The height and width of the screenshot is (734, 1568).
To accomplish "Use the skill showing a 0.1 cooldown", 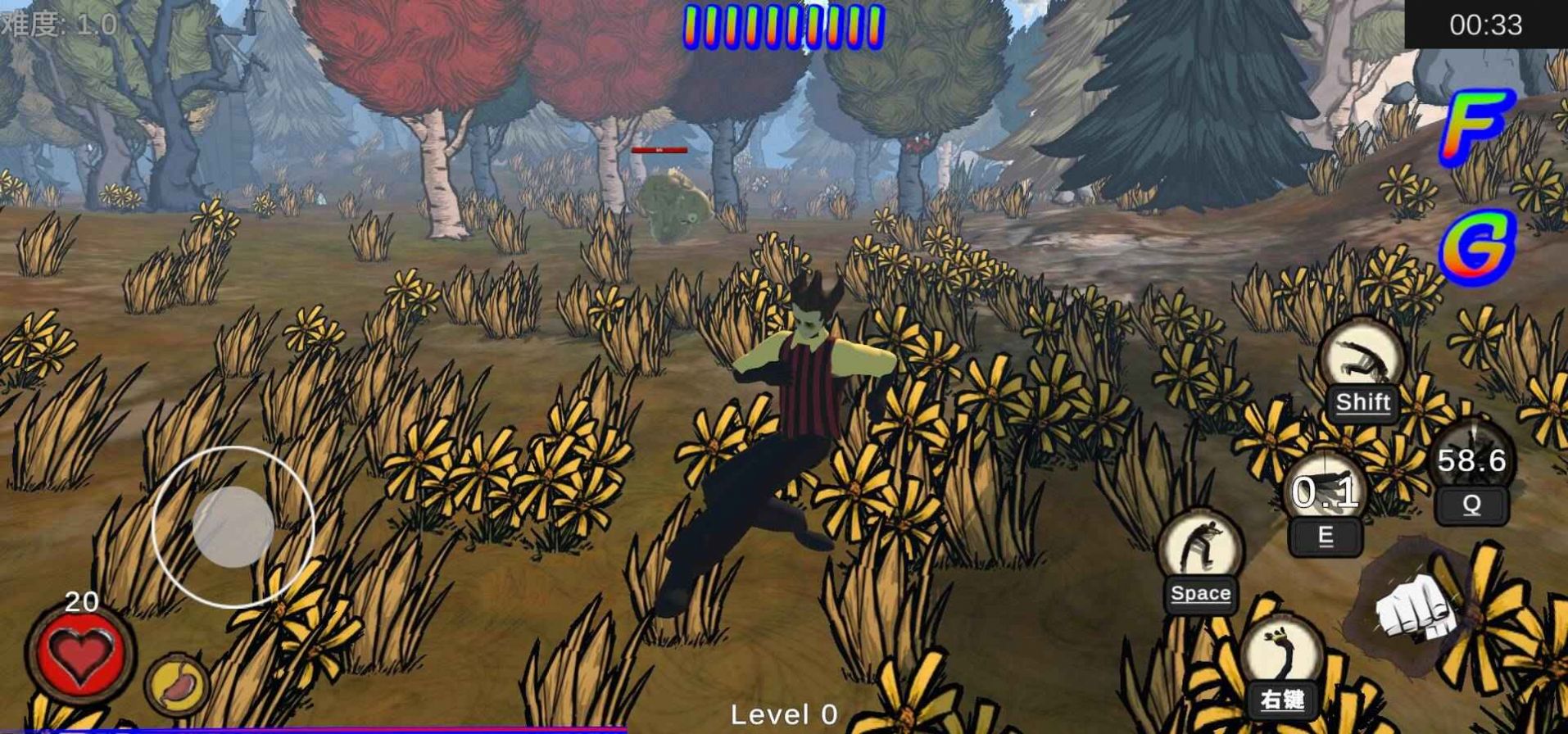I will click(1325, 493).
